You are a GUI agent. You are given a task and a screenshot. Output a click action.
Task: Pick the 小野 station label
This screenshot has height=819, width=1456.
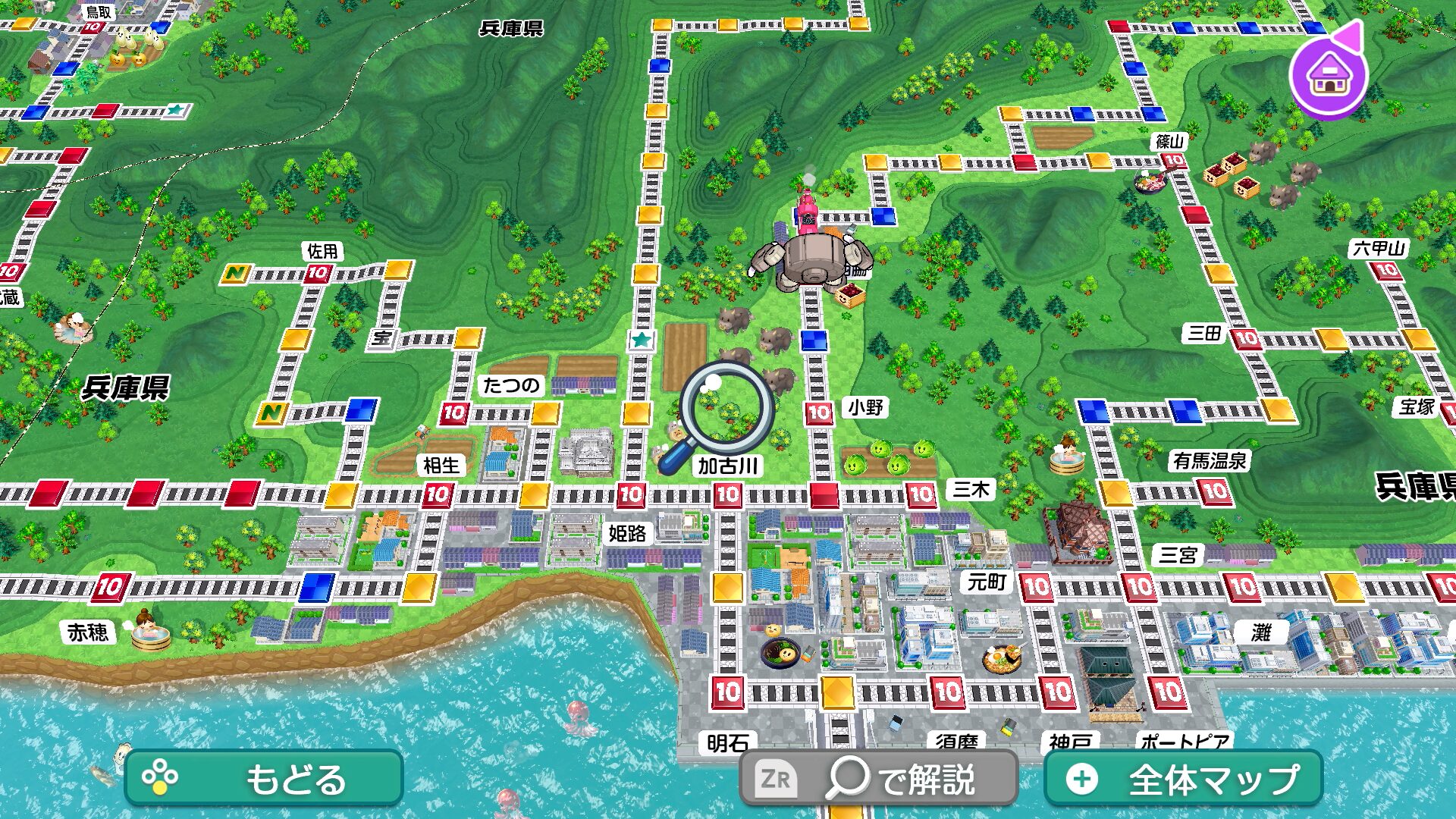click(865, 408)
